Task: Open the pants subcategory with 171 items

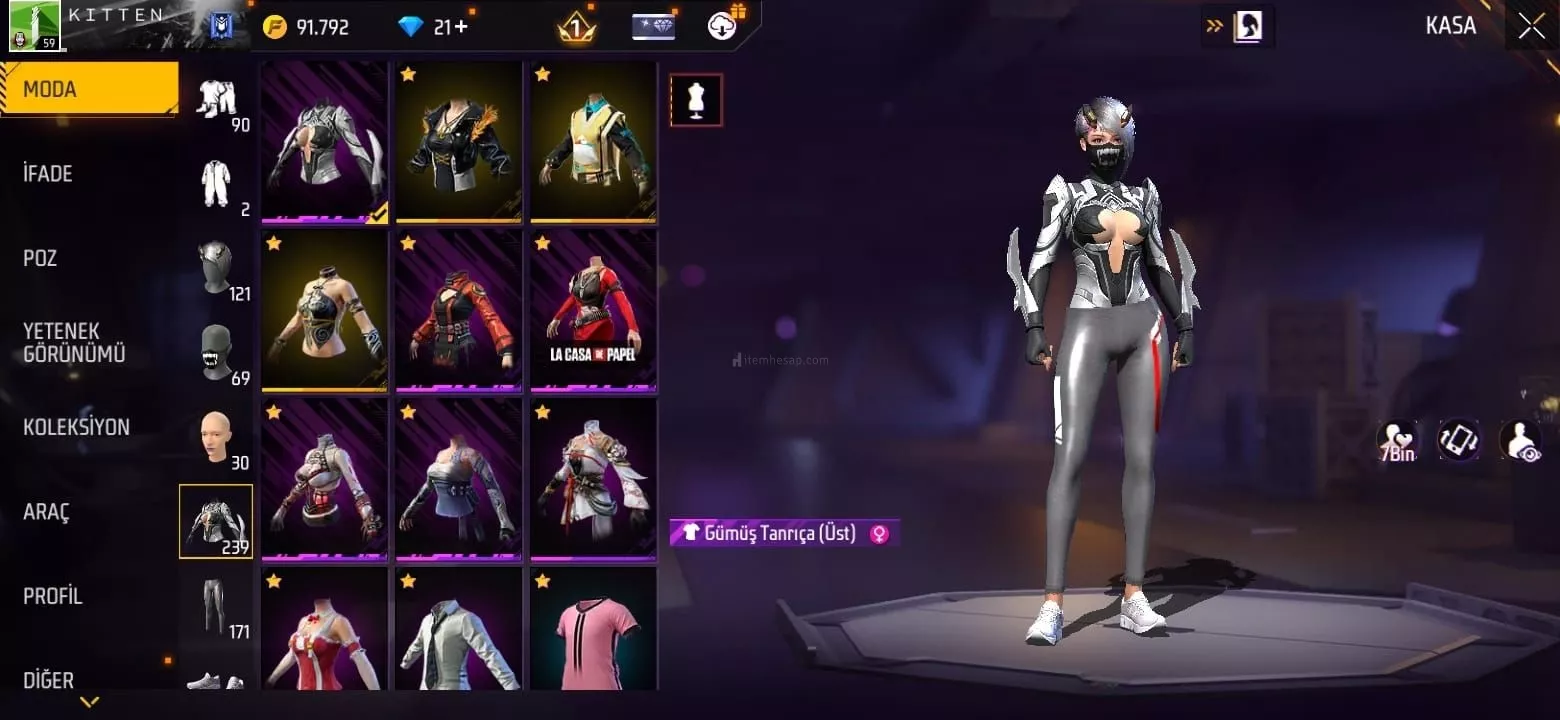Action: click(216, 606)
